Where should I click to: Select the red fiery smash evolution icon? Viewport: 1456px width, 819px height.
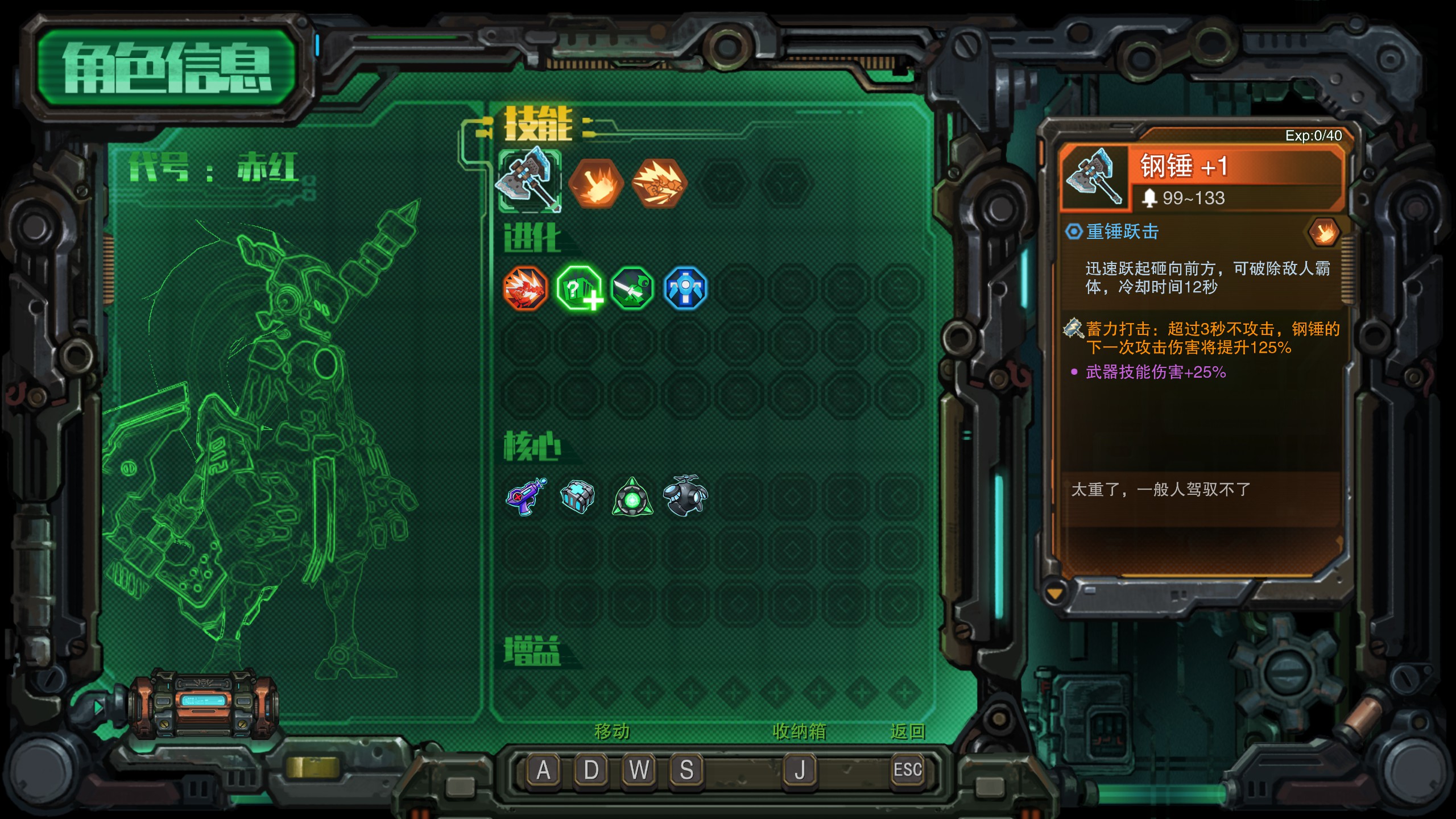point(525,288)
